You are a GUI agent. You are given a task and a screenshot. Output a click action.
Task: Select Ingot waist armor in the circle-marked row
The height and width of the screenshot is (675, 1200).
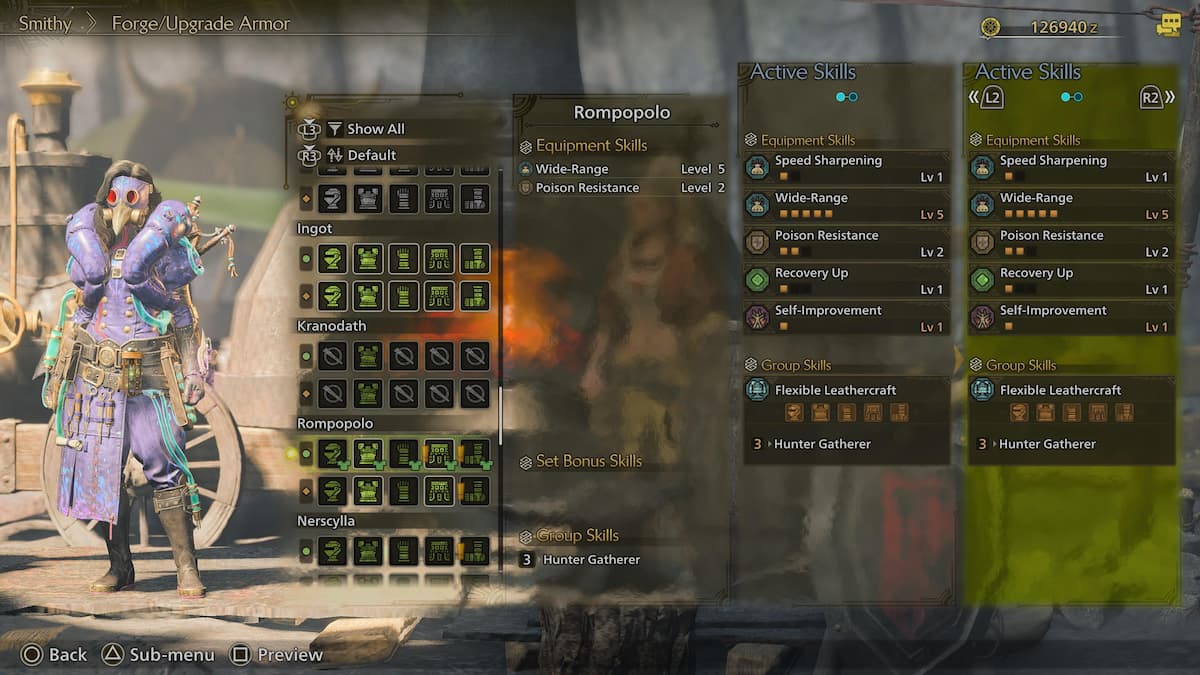439,259
